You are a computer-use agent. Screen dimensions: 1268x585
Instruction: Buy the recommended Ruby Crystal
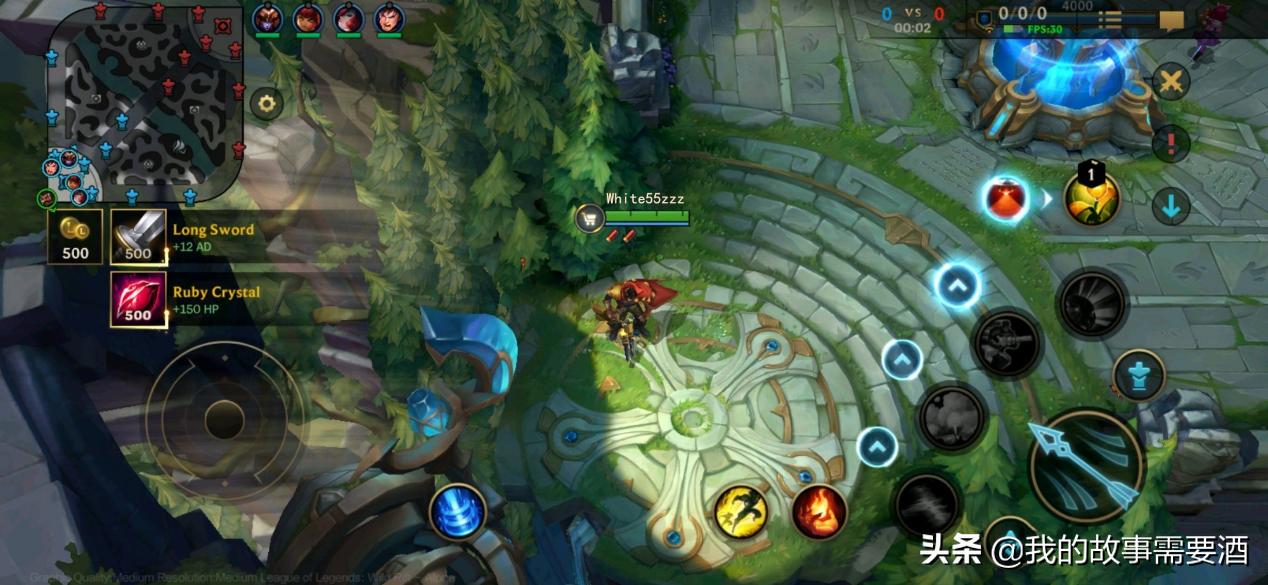coord(138,299)
